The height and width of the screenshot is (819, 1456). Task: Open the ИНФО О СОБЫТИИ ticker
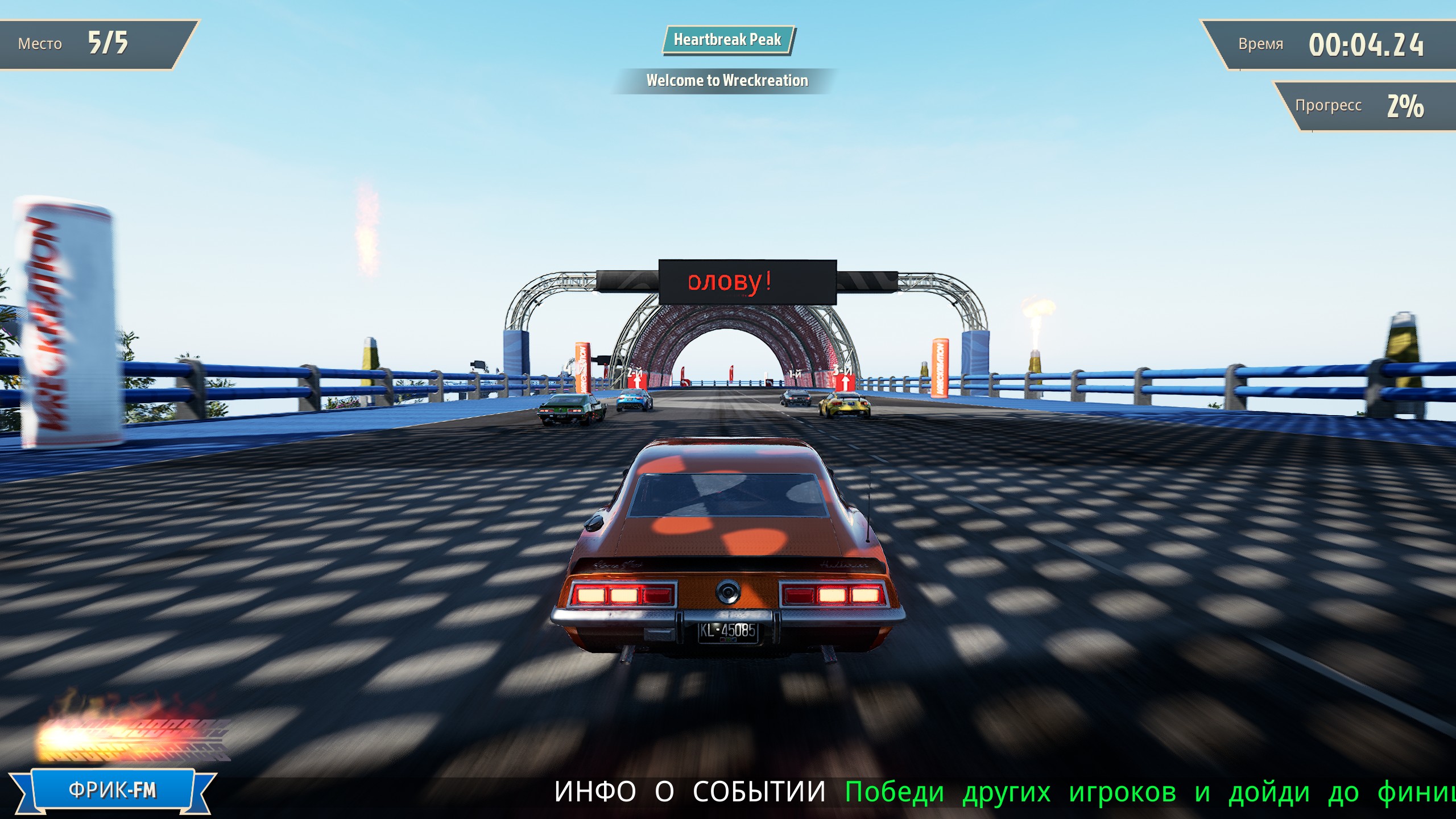point(689,792)
